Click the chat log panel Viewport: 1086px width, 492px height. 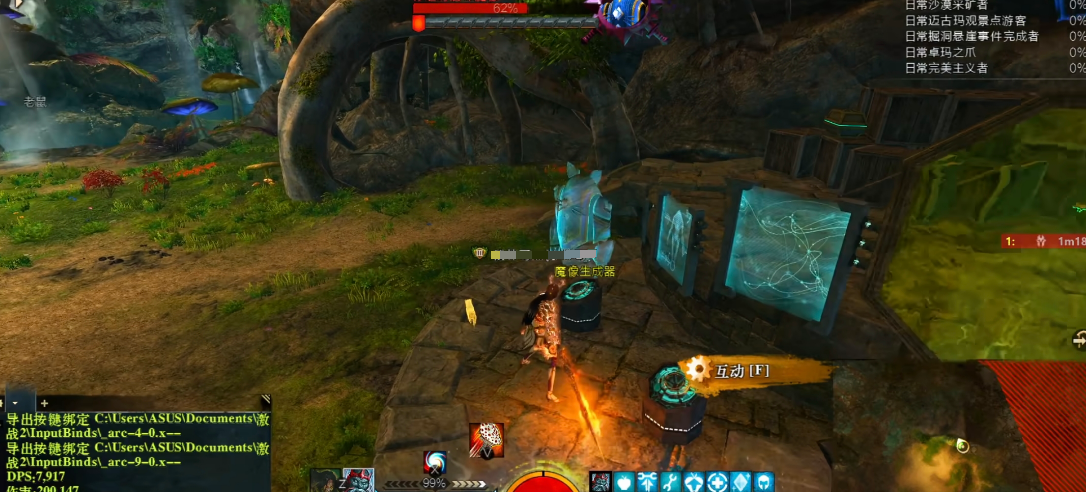135,450
